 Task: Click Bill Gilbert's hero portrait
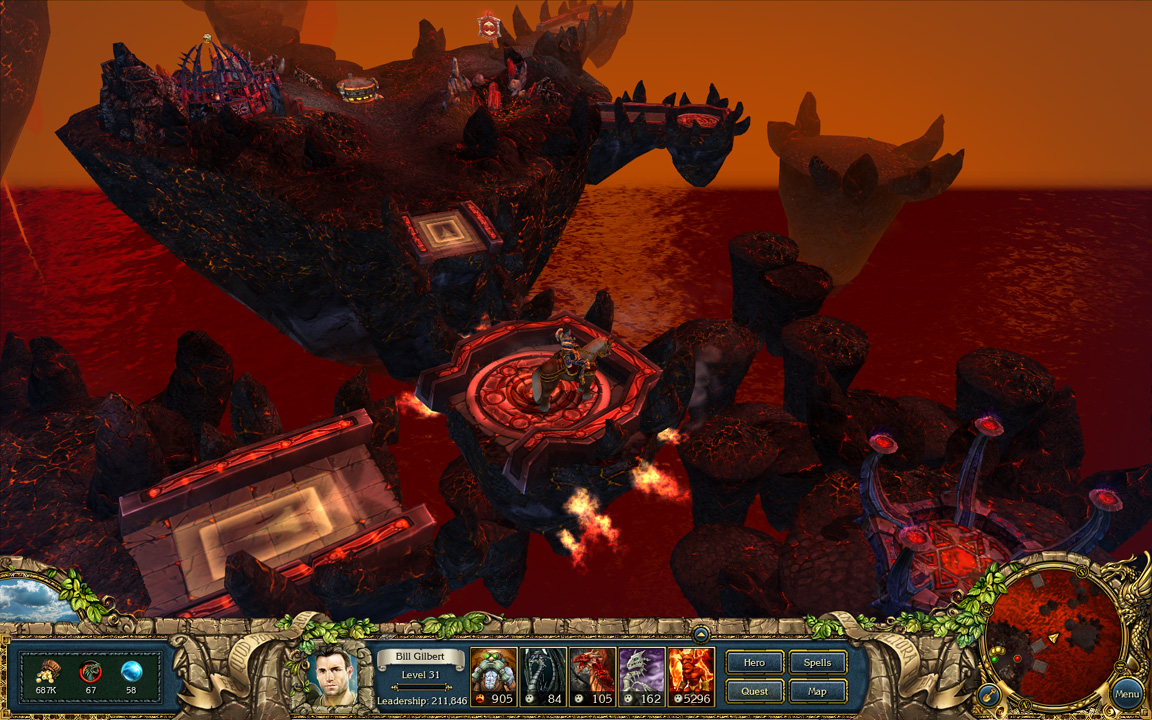point(337,676)
